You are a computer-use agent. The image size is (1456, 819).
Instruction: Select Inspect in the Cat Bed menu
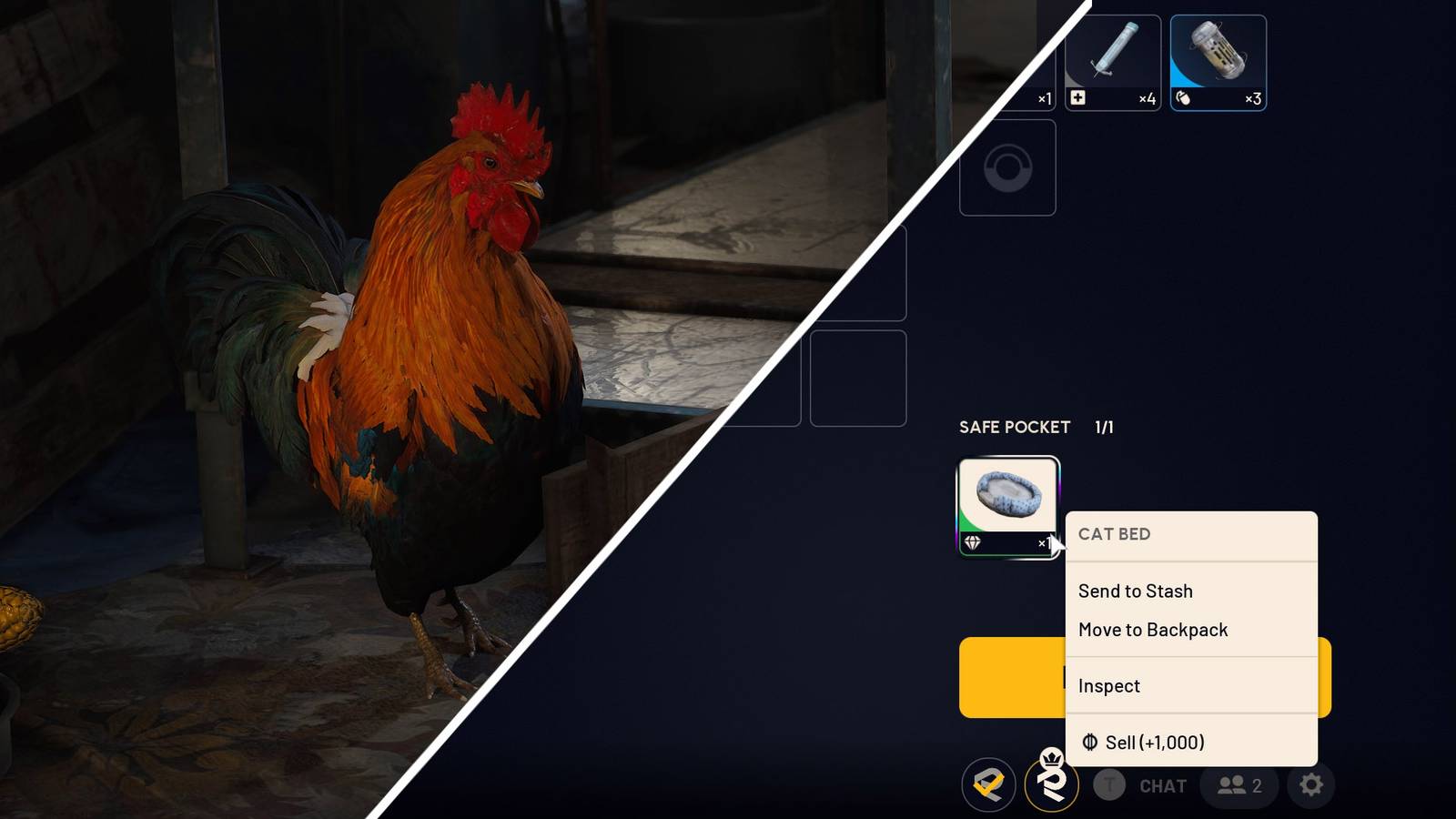coord(1109,686)
